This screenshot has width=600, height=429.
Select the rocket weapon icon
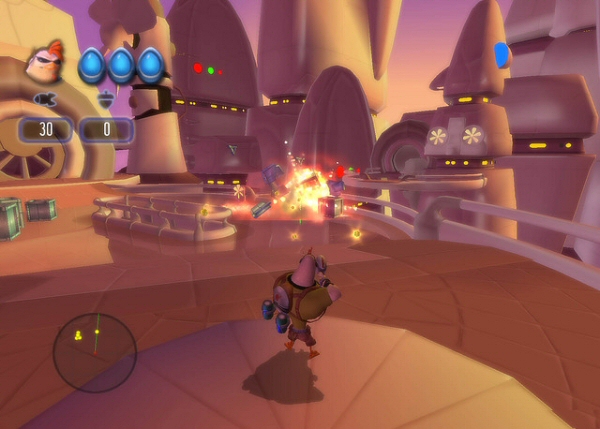pyautogui.click(x=45, y=100)
